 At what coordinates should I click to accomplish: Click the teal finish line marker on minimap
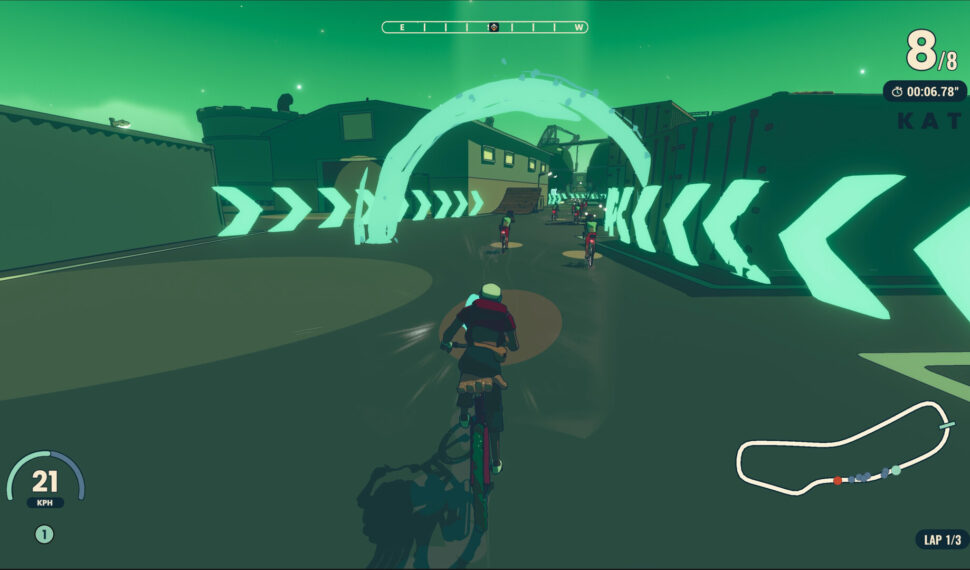tap(946, 425)
